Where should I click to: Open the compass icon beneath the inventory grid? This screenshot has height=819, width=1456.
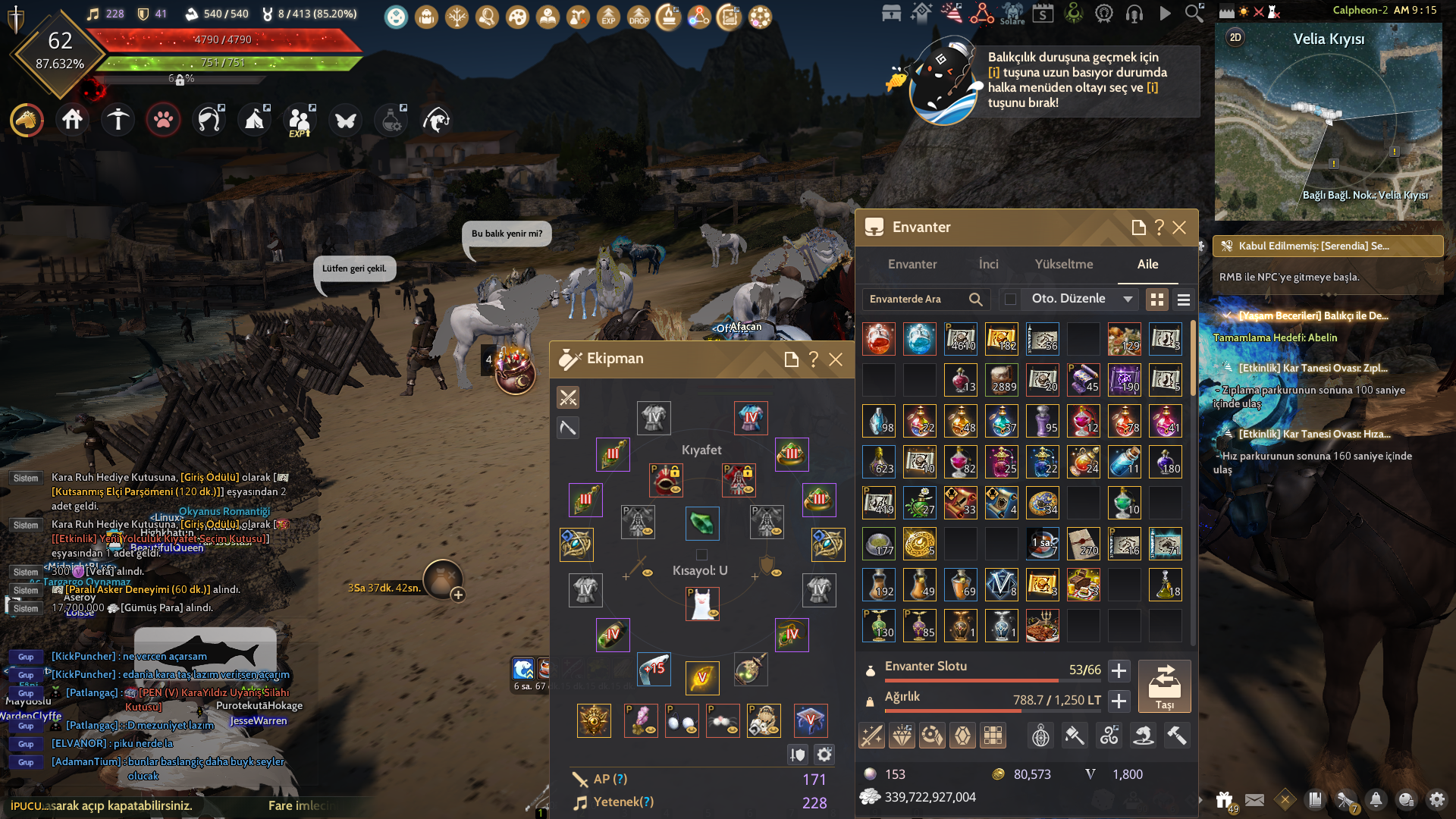[1040, 735]
